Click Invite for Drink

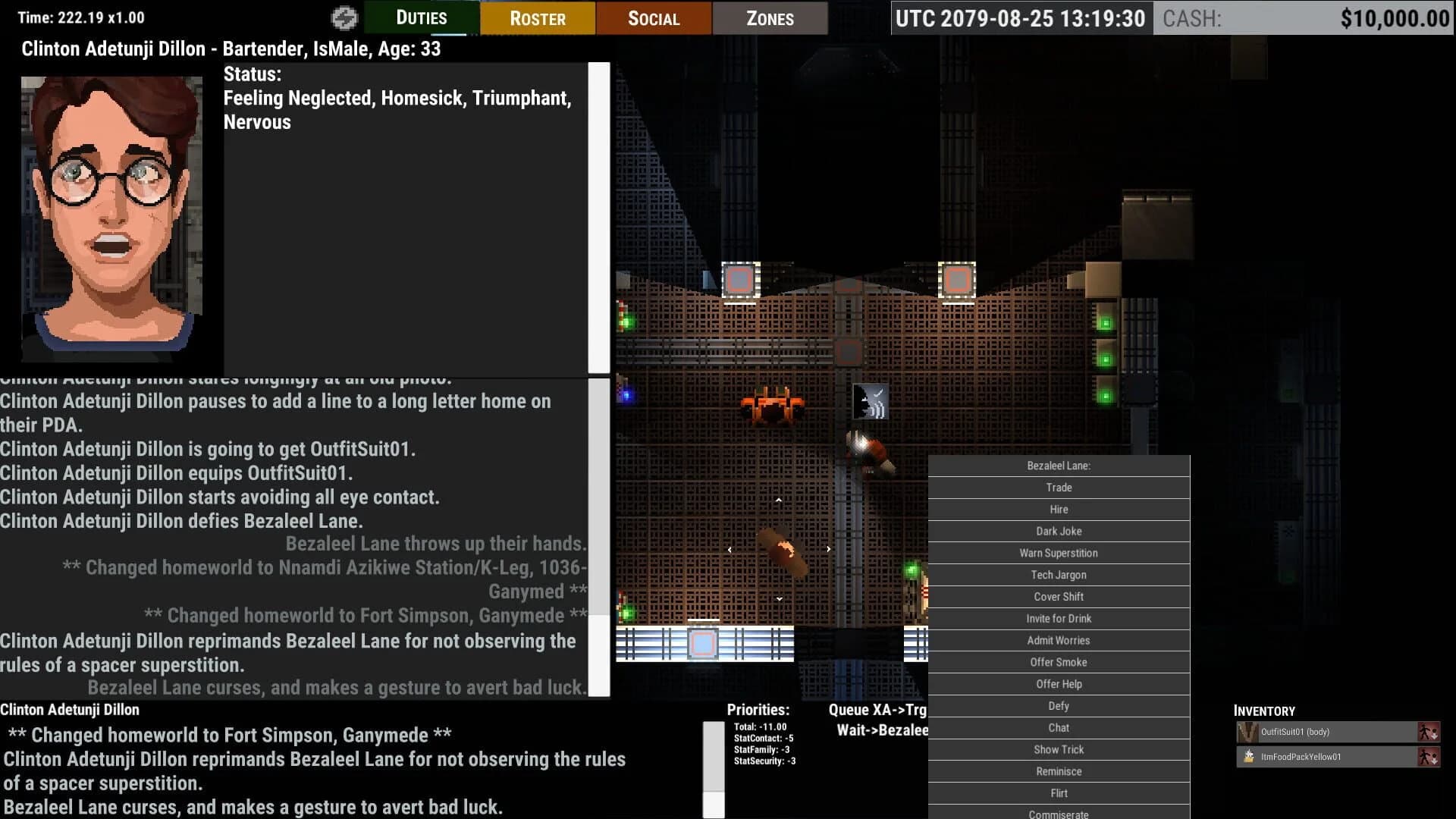coord(1058,618)
